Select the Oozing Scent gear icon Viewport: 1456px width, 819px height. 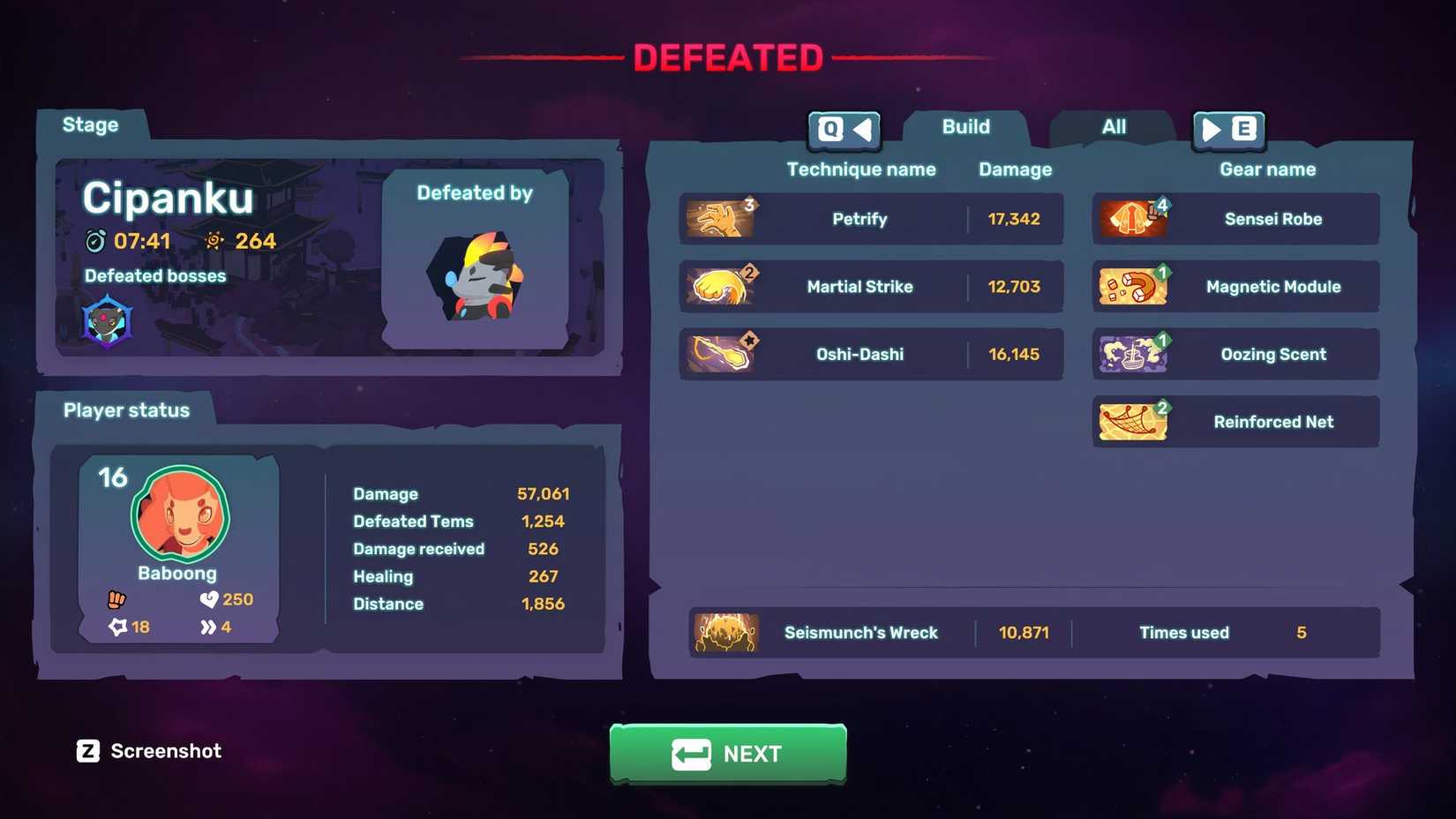[x=1132, y=353]
